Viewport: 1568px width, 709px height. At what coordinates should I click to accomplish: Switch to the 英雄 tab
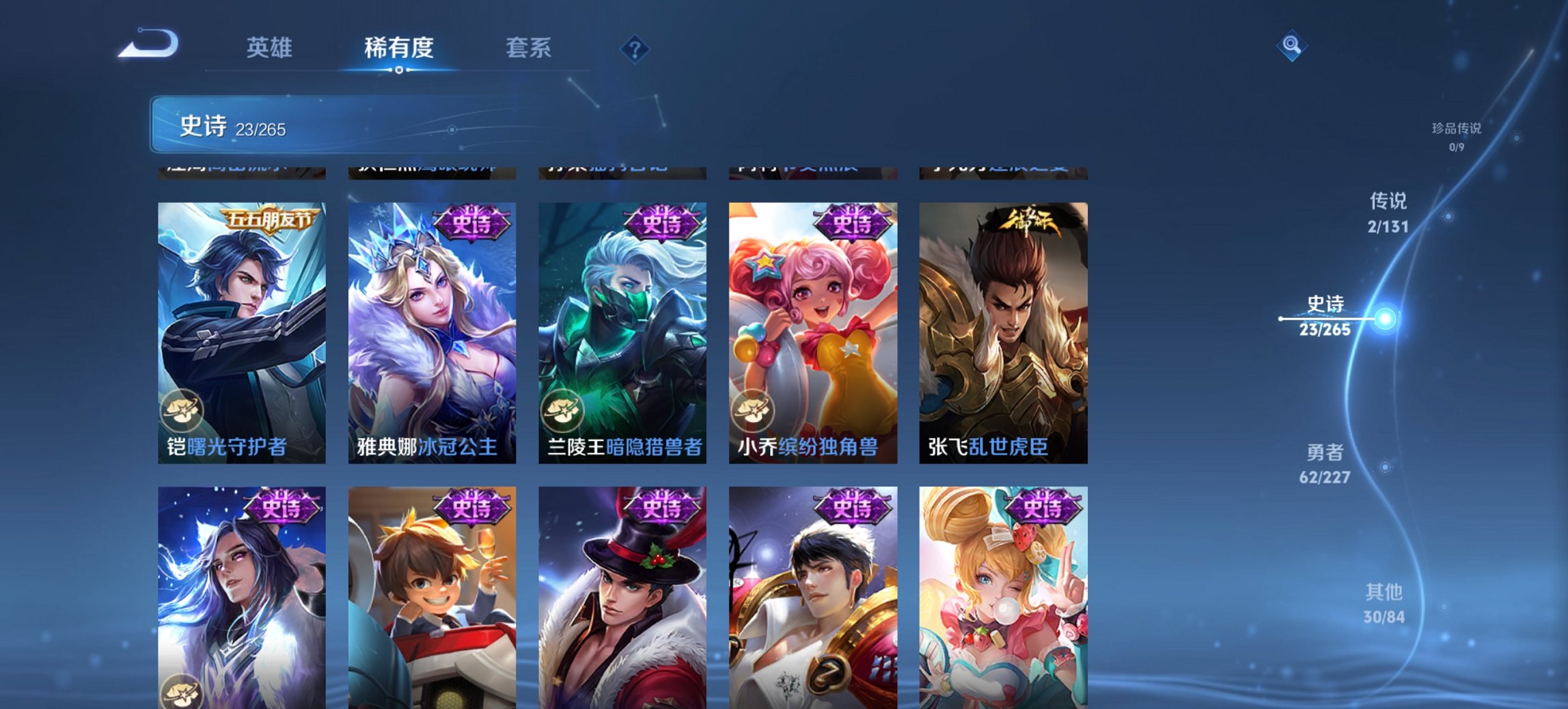pyautogui.click(x=271, y=48)
